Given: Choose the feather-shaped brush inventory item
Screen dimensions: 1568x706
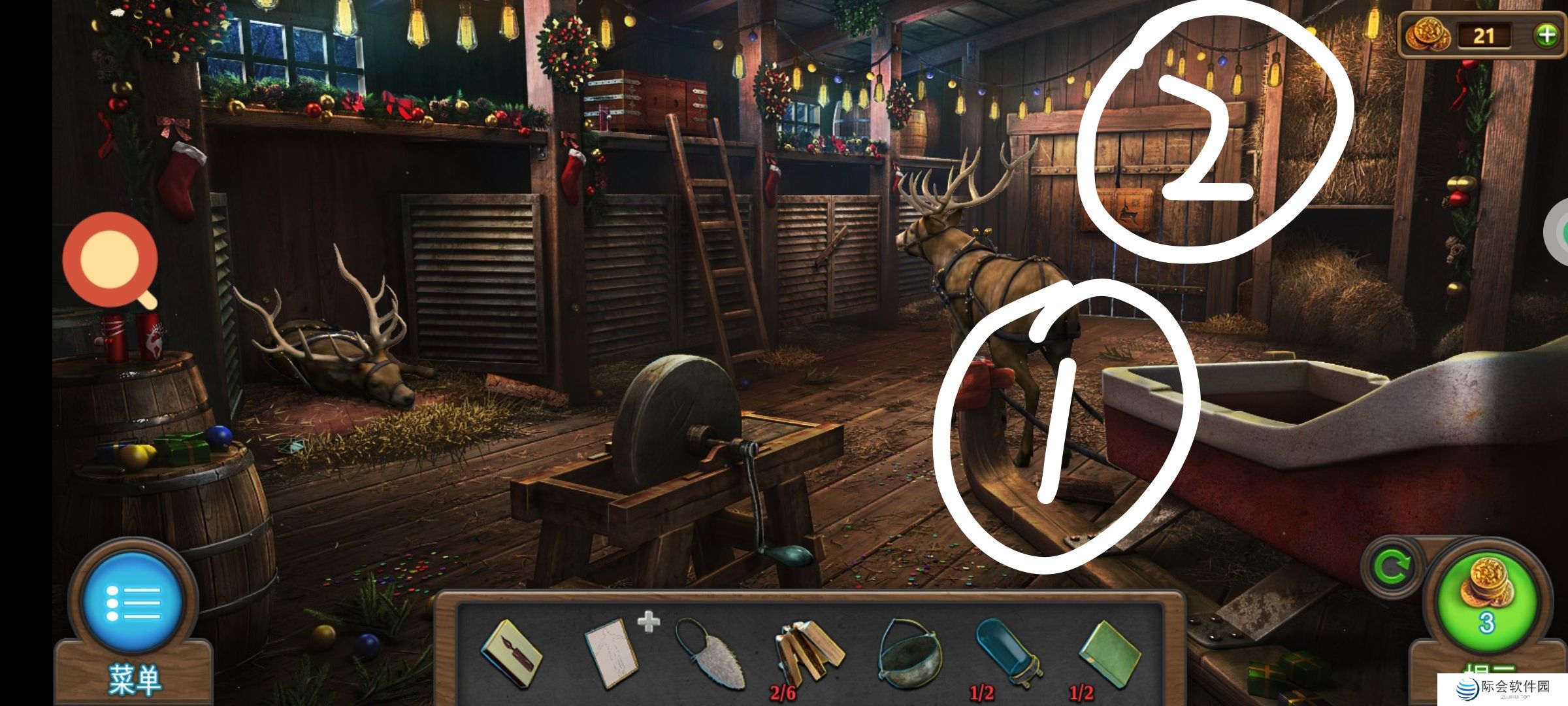Looking at the screenshot, I should pos(709,654).
